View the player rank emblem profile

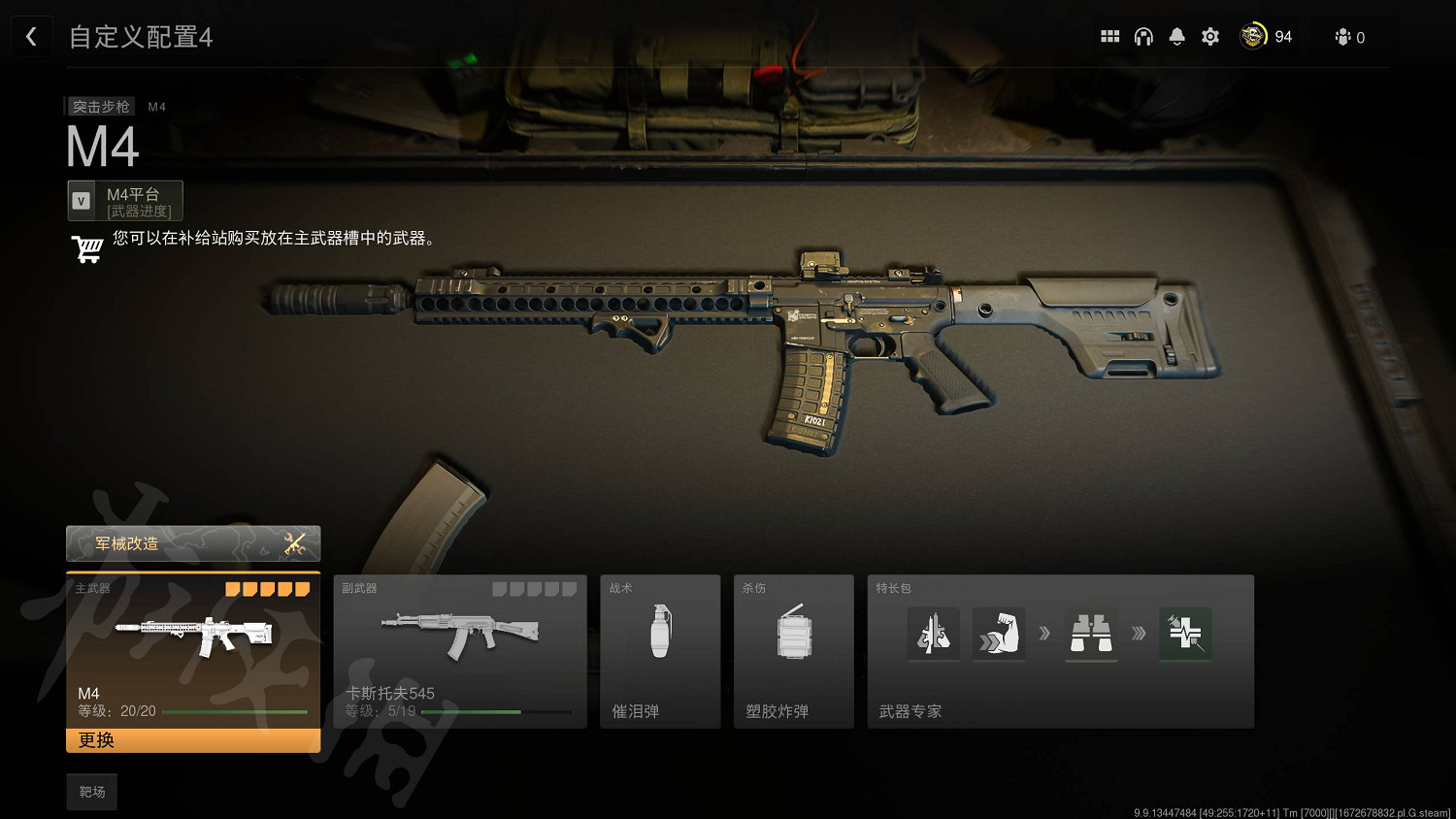coord(1253,37)
